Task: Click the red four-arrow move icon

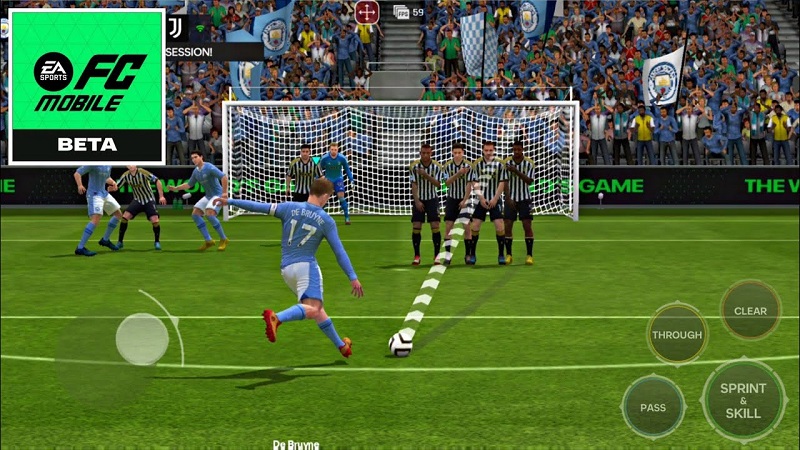Action: [367, 12]
